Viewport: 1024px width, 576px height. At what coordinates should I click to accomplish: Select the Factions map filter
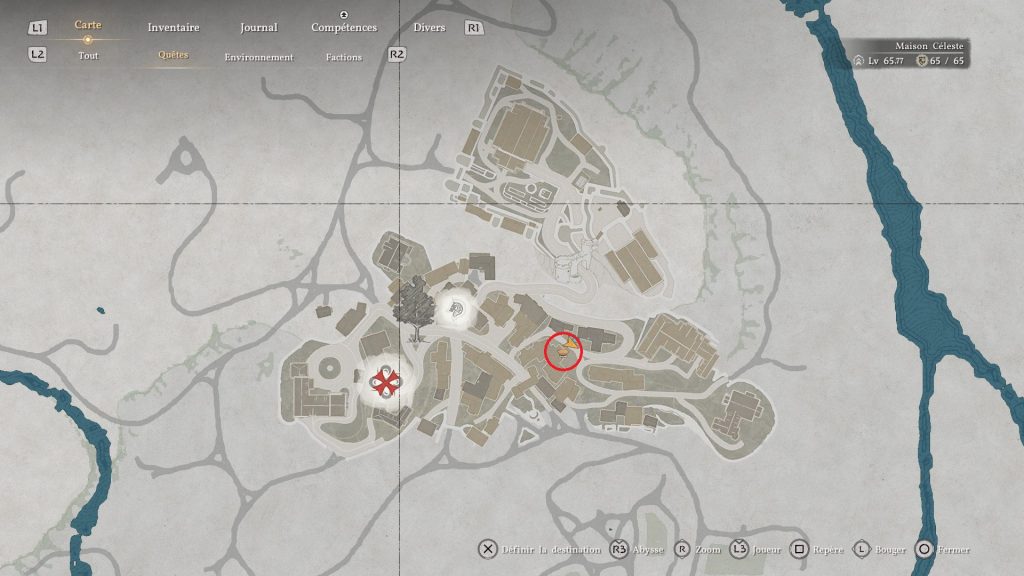click(x=344, y=57)
